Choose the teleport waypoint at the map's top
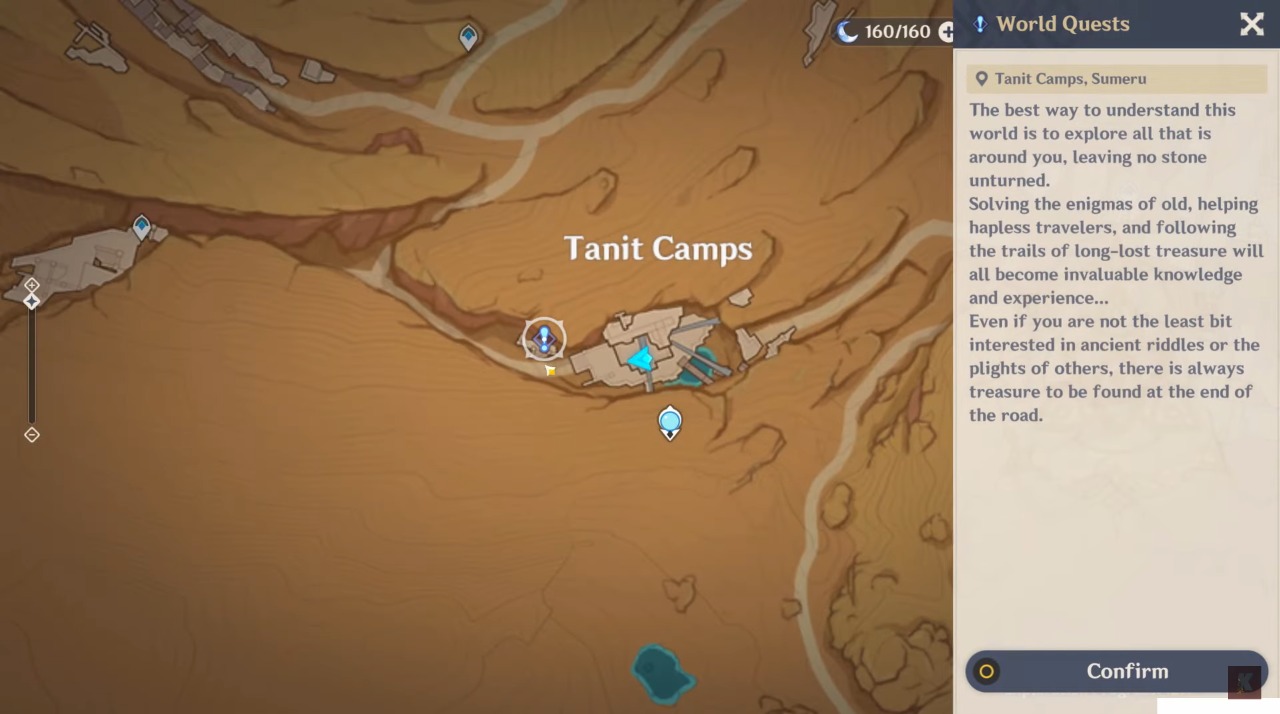This screenshot has height=714, width=1280. click(468, 38)
